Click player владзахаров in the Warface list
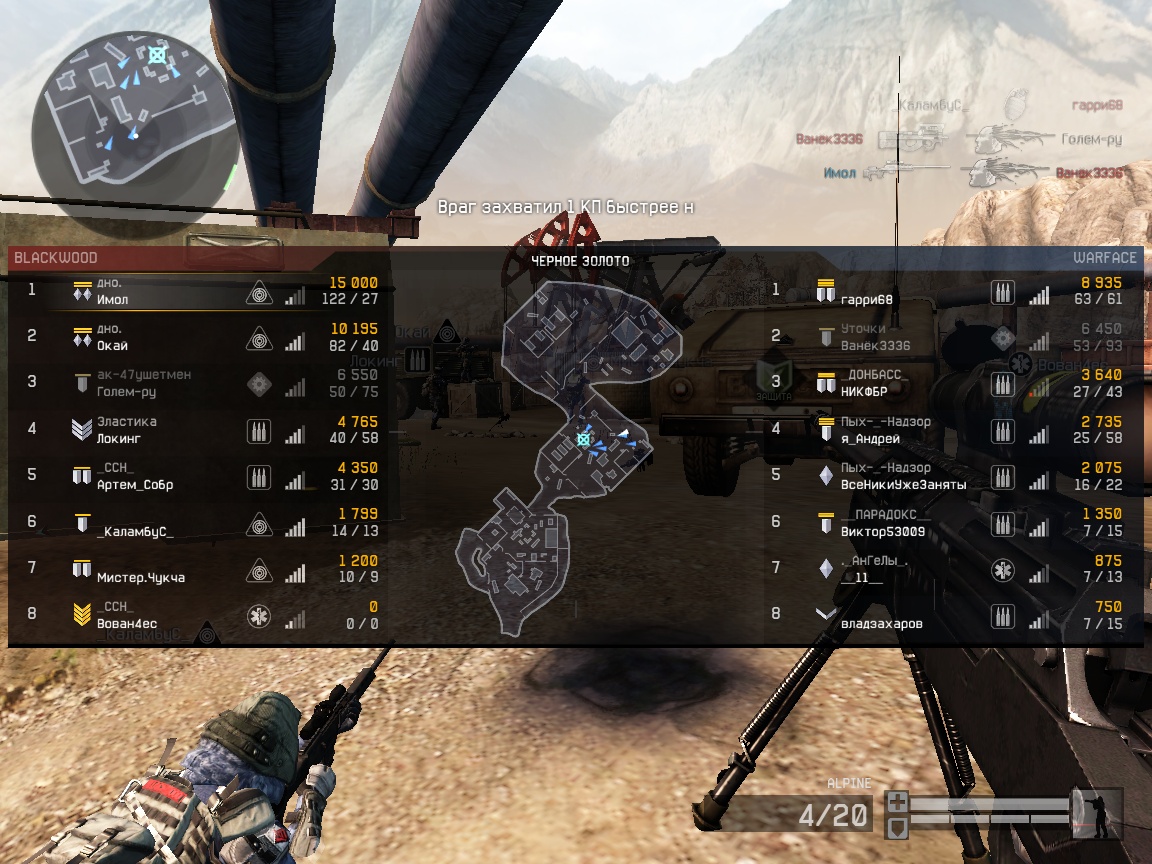This screenshot has width=1152, height=864. coord(881,623)
